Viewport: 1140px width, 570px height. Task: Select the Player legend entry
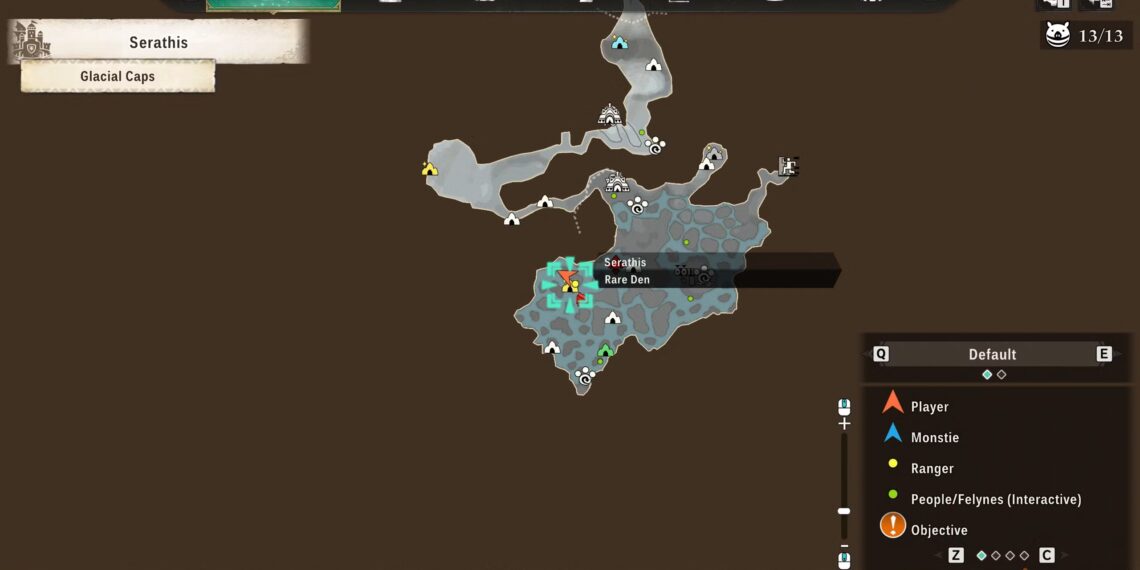coord(929,407)
